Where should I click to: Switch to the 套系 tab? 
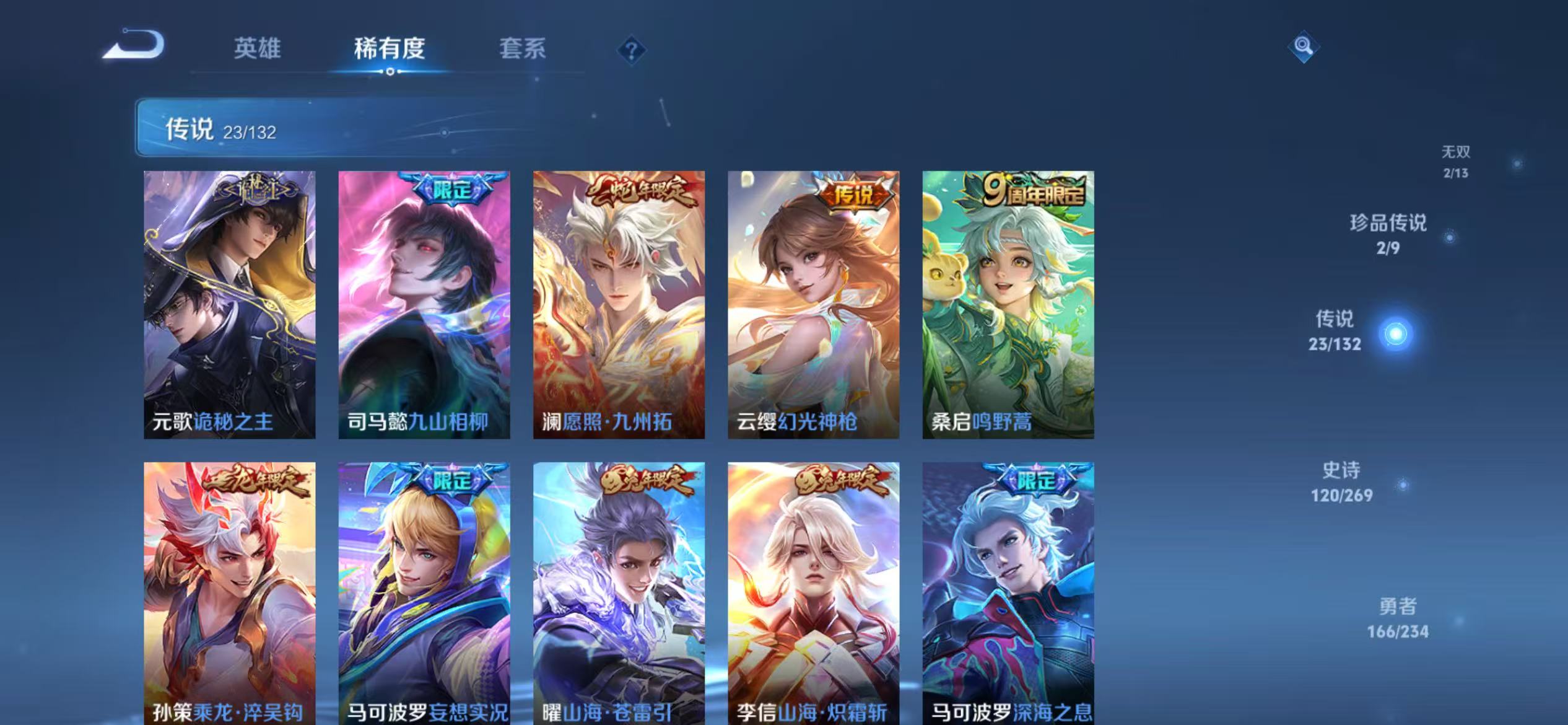pos(522,49)
